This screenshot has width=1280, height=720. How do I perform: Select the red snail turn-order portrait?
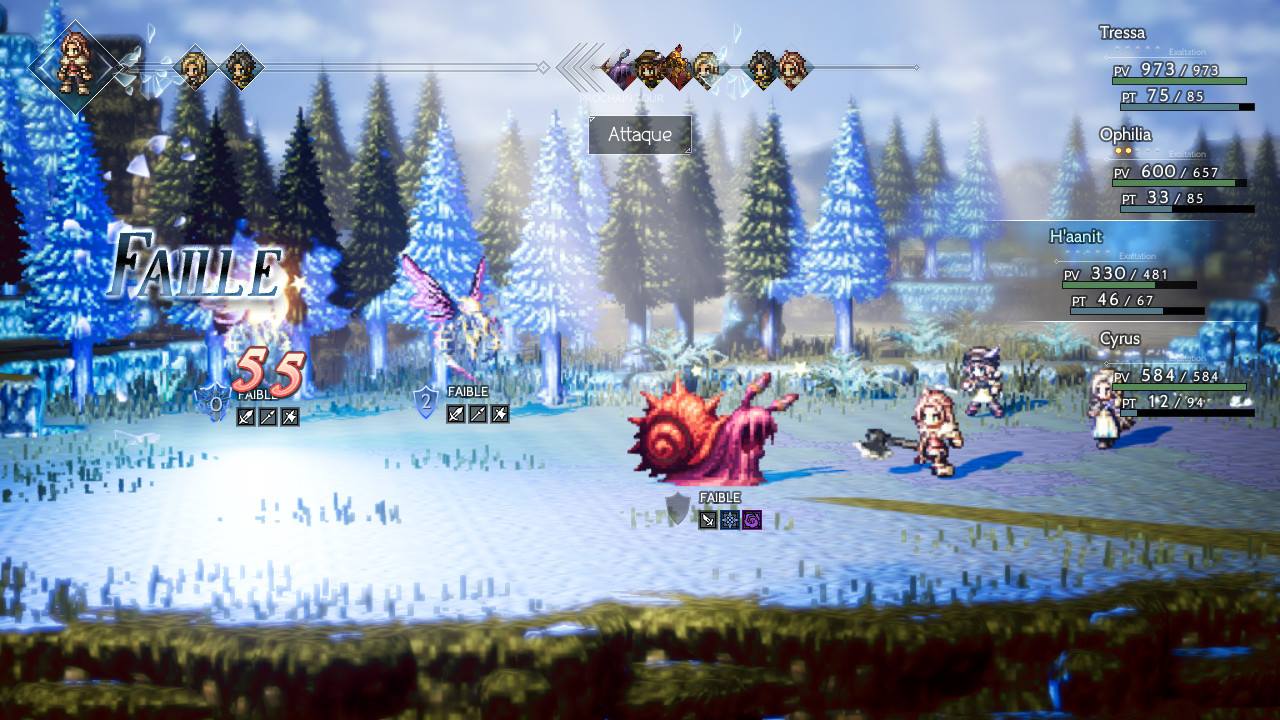[x=679, y=68]
